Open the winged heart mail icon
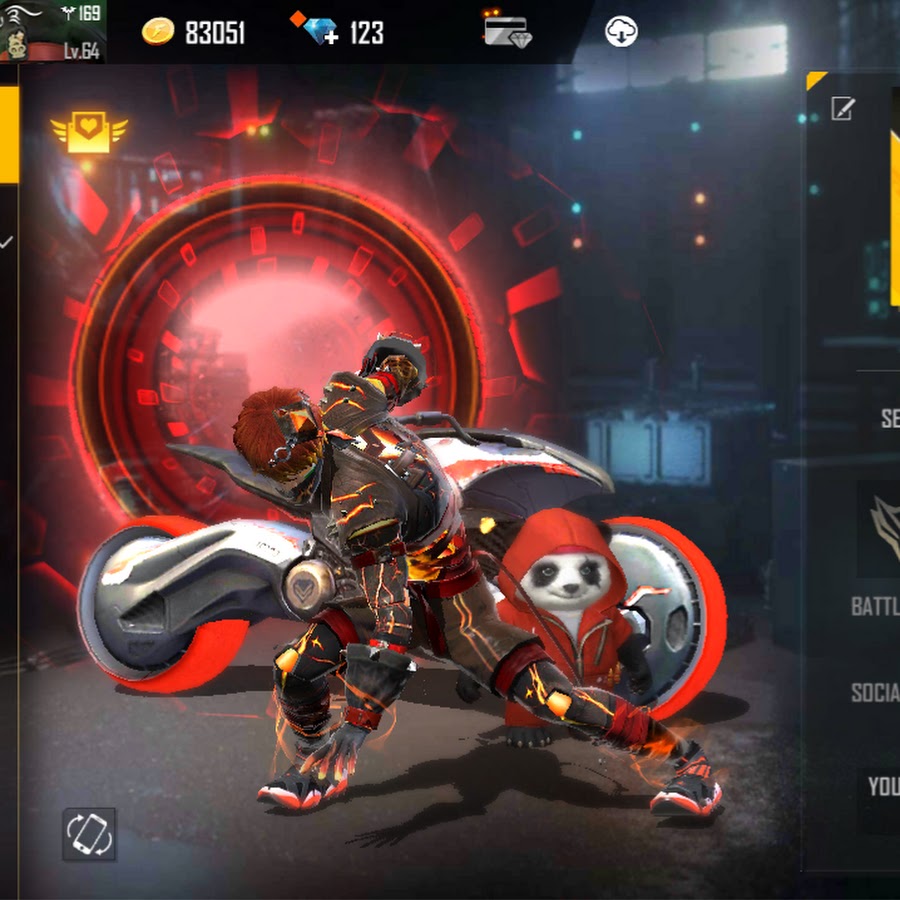This screenshot has width=900, height=900. pyautogui.click(x=89, y=133)
